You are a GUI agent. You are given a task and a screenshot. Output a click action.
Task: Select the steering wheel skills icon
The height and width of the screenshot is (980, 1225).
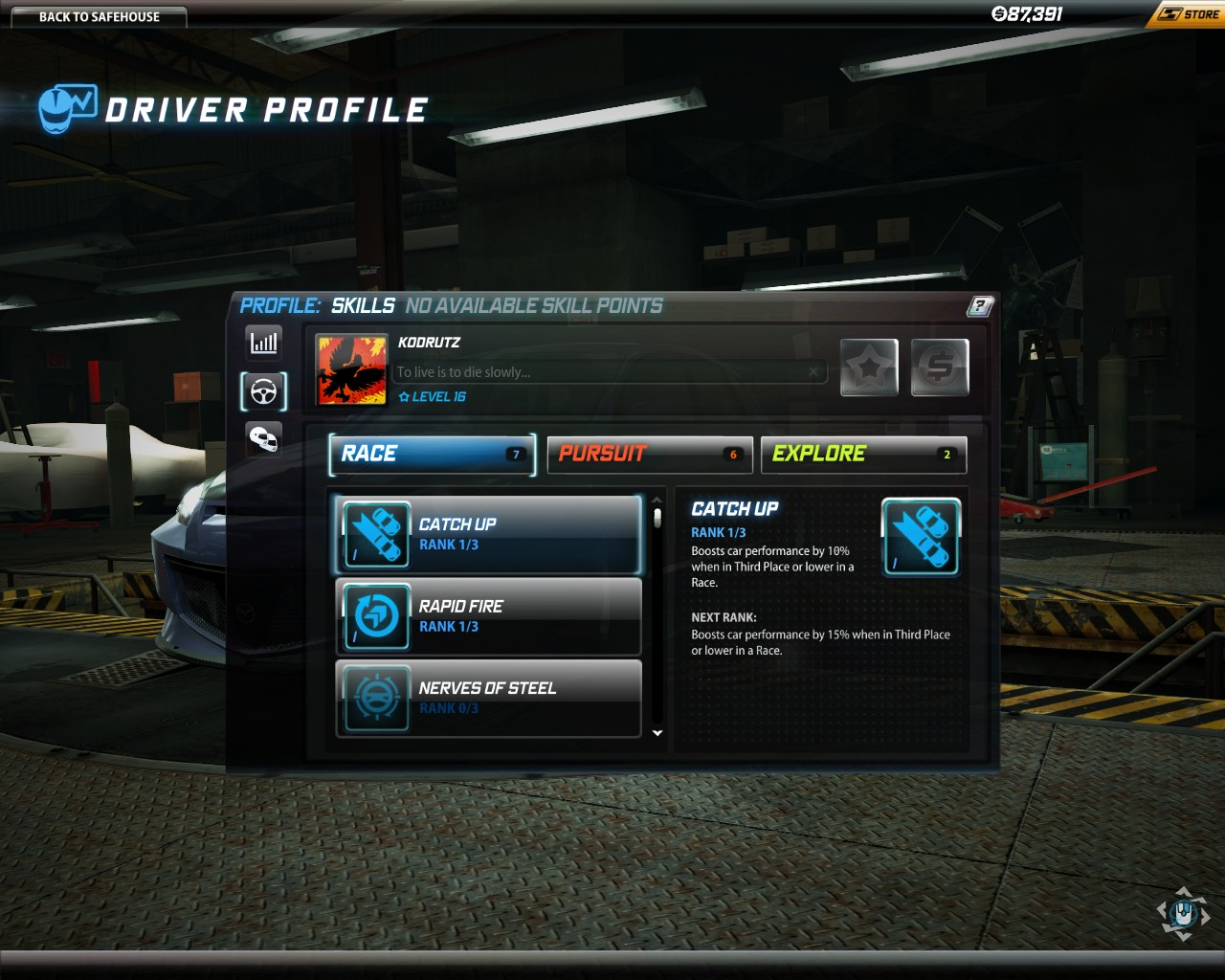(x=263, y=391)
